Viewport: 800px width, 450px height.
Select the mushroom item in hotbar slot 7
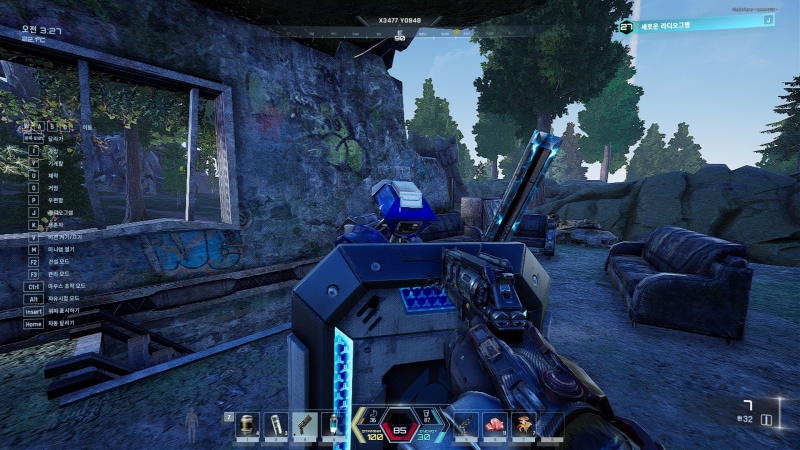click(523, 425)
